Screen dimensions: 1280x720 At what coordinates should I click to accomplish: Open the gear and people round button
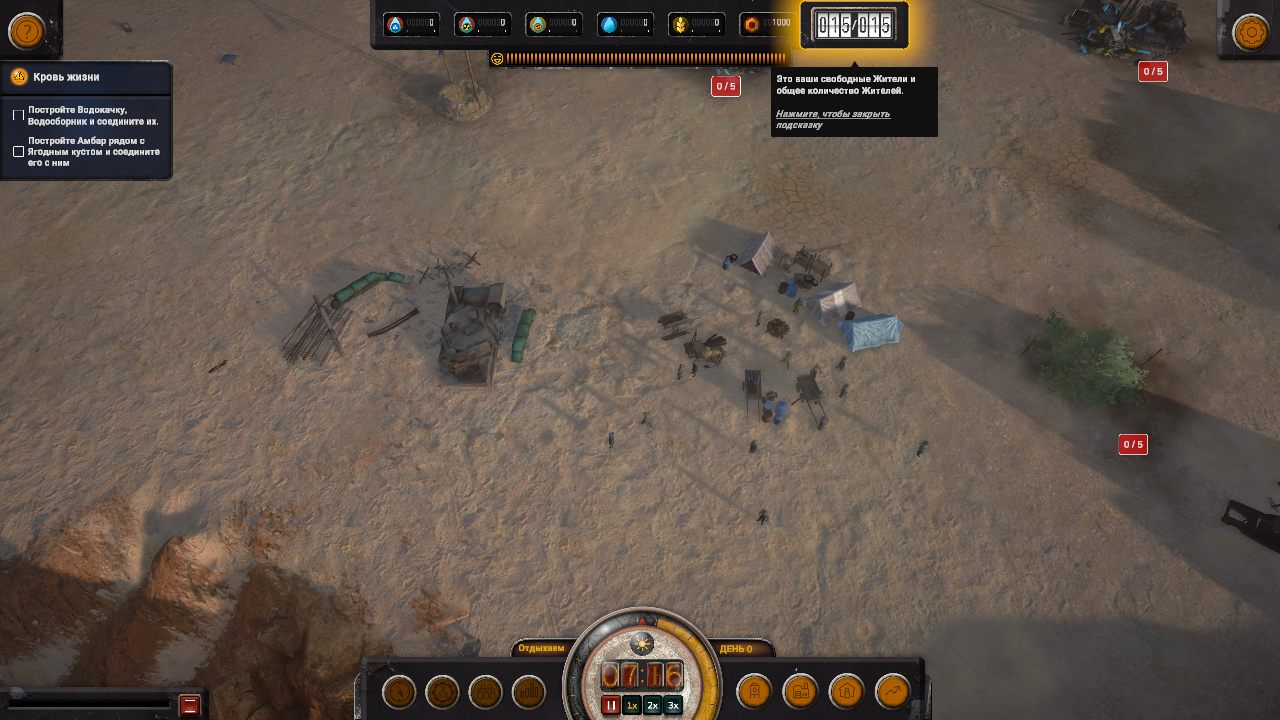click(442, 691)
